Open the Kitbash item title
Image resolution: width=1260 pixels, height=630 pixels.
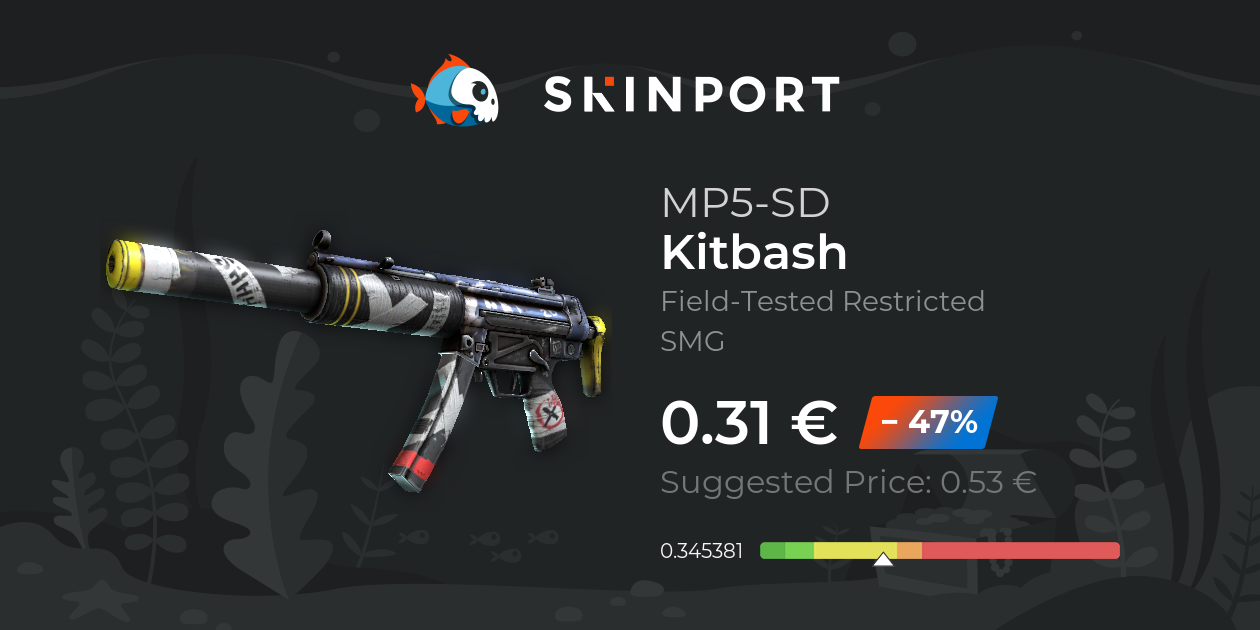(754, 254)
